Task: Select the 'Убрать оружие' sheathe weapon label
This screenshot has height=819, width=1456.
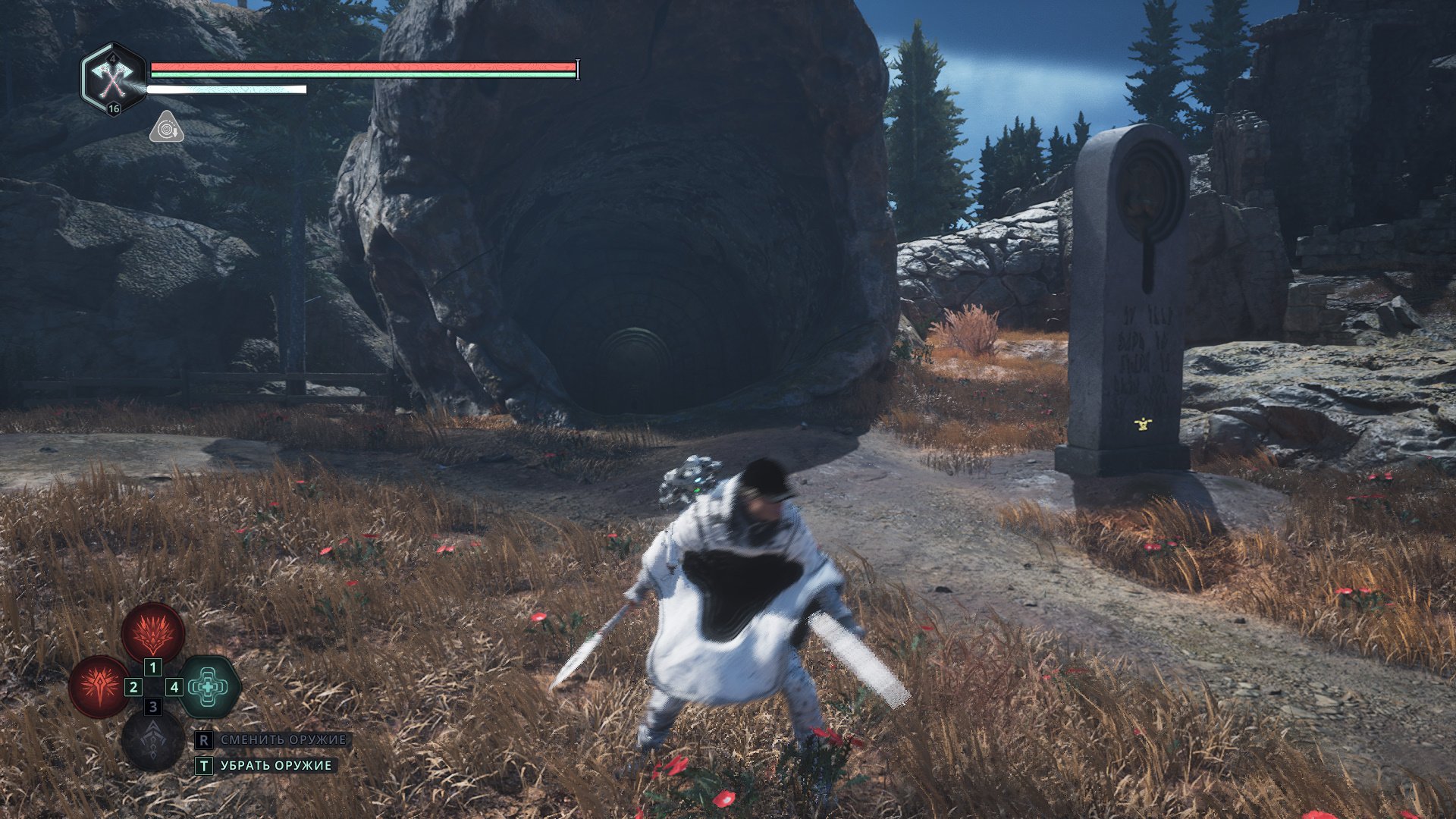Action: tap(276, 765)
